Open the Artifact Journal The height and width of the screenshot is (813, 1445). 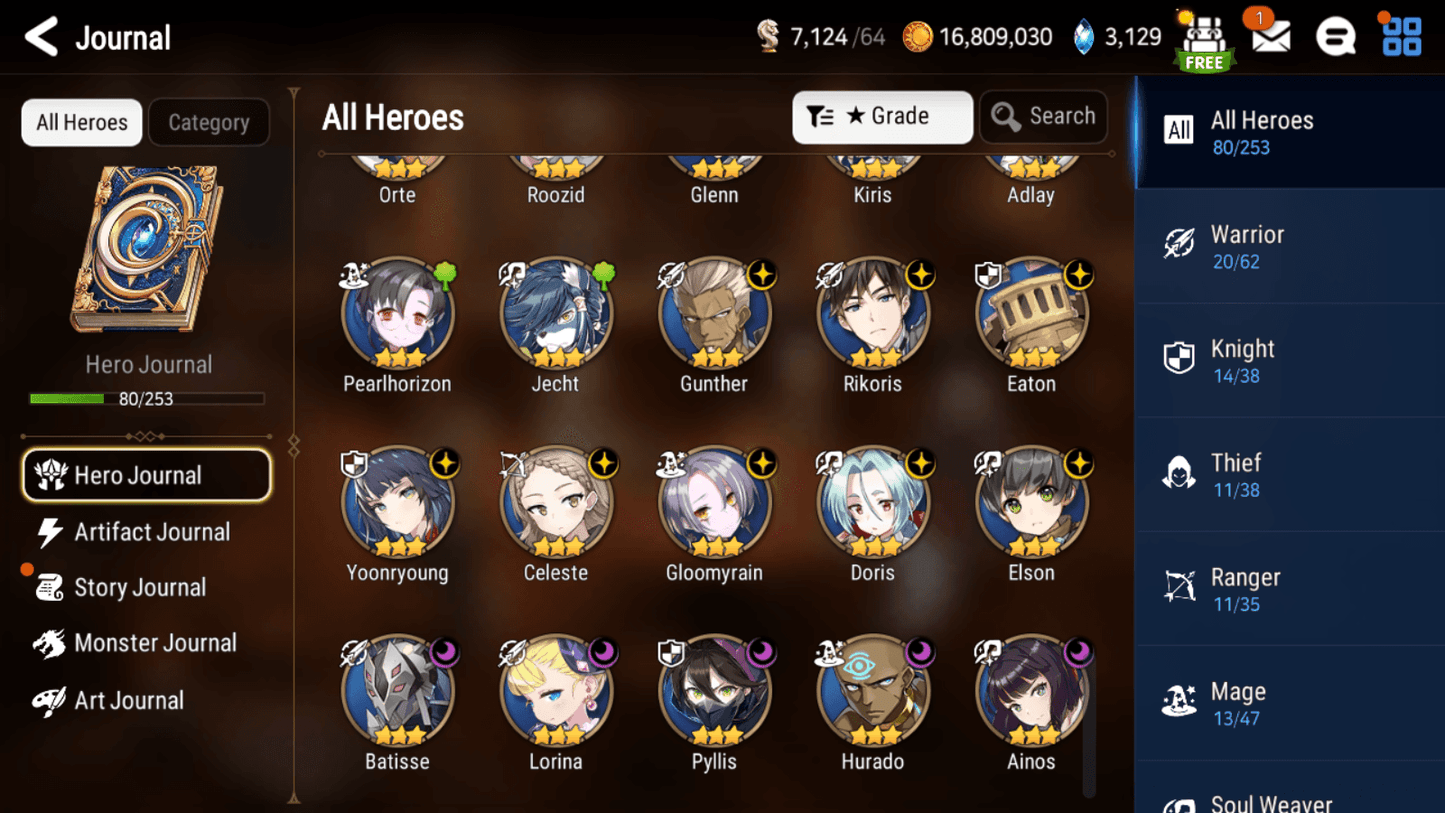150,532
